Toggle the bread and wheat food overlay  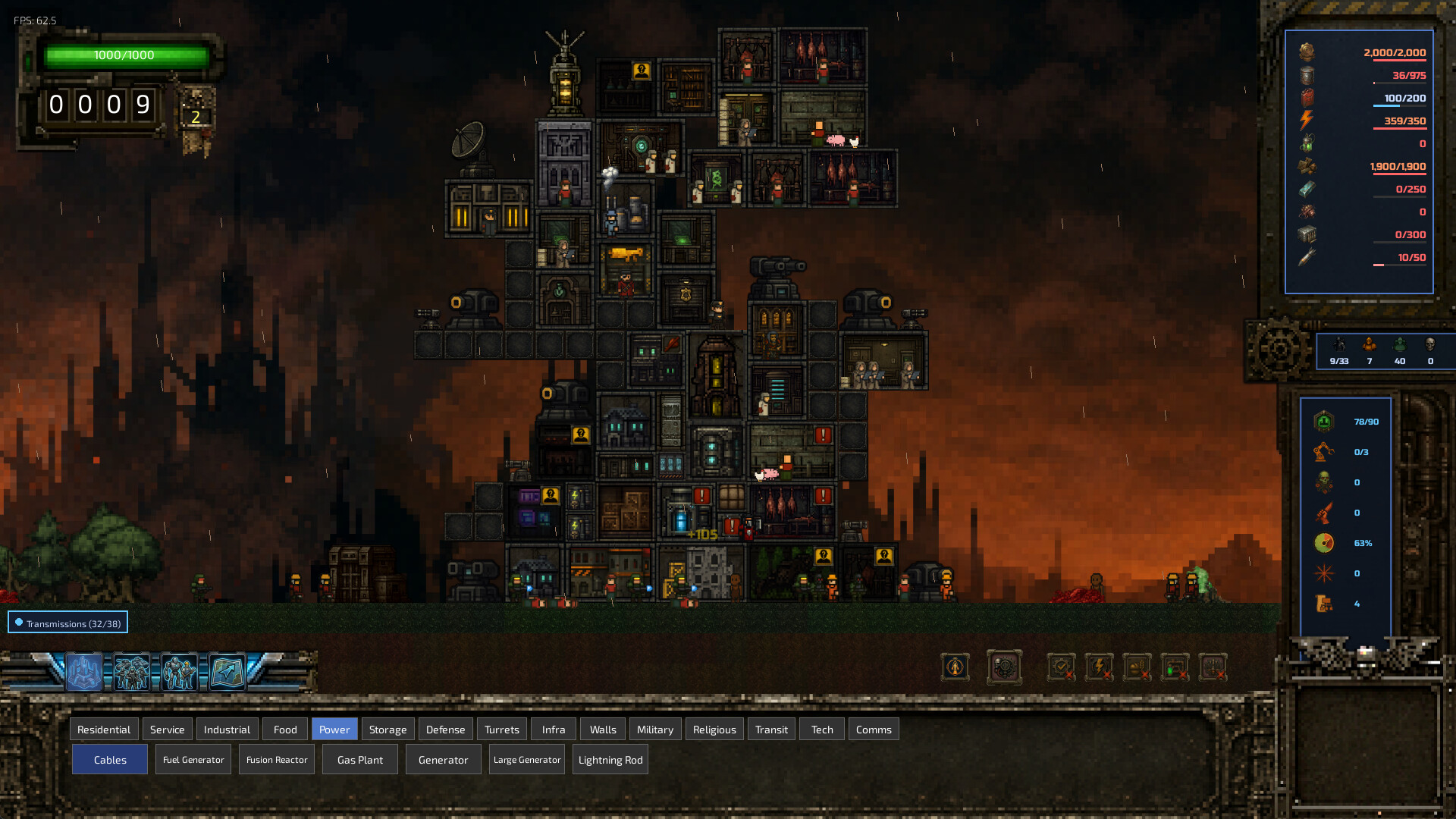click(1137, 668)
